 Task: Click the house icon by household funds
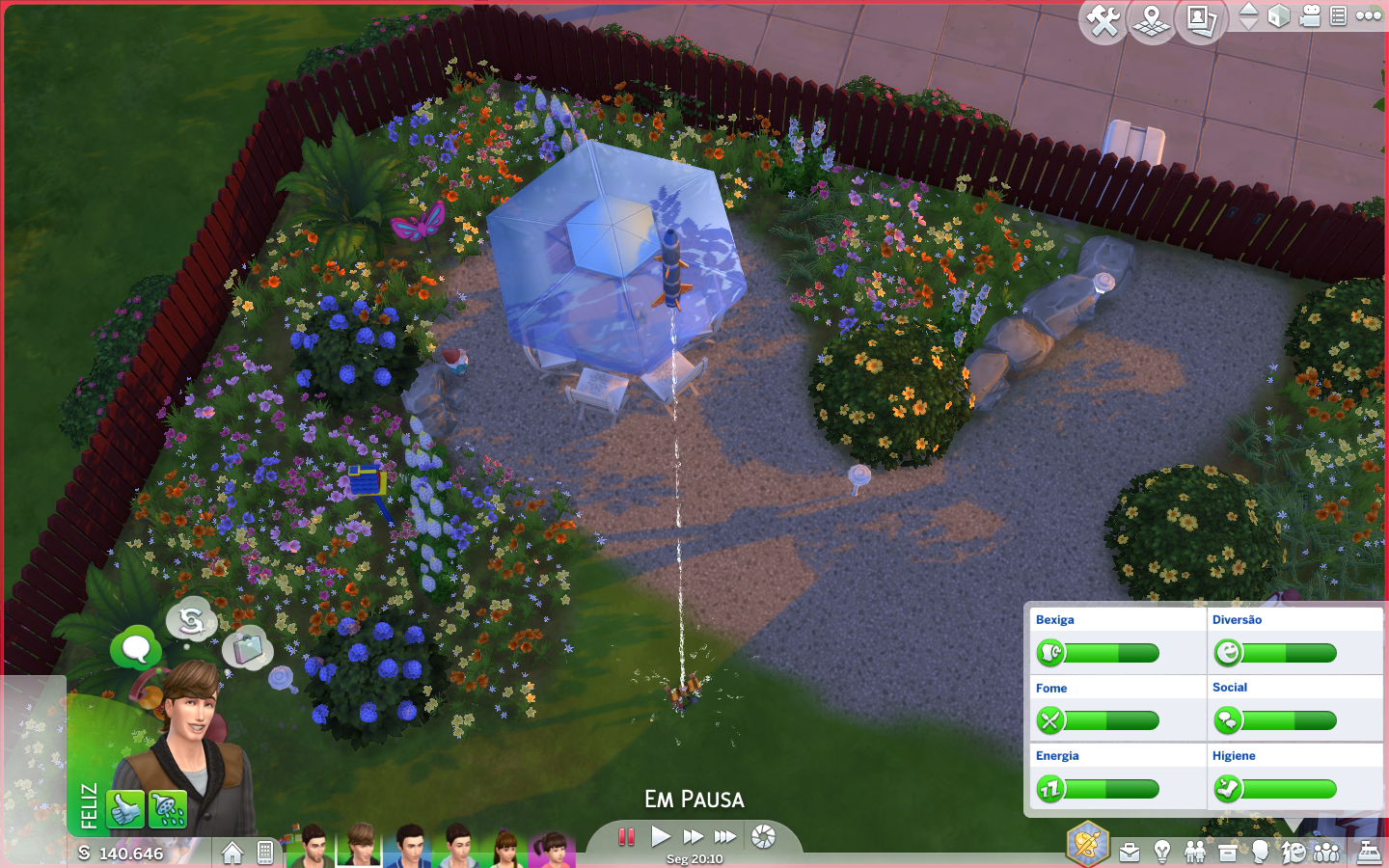231,853
